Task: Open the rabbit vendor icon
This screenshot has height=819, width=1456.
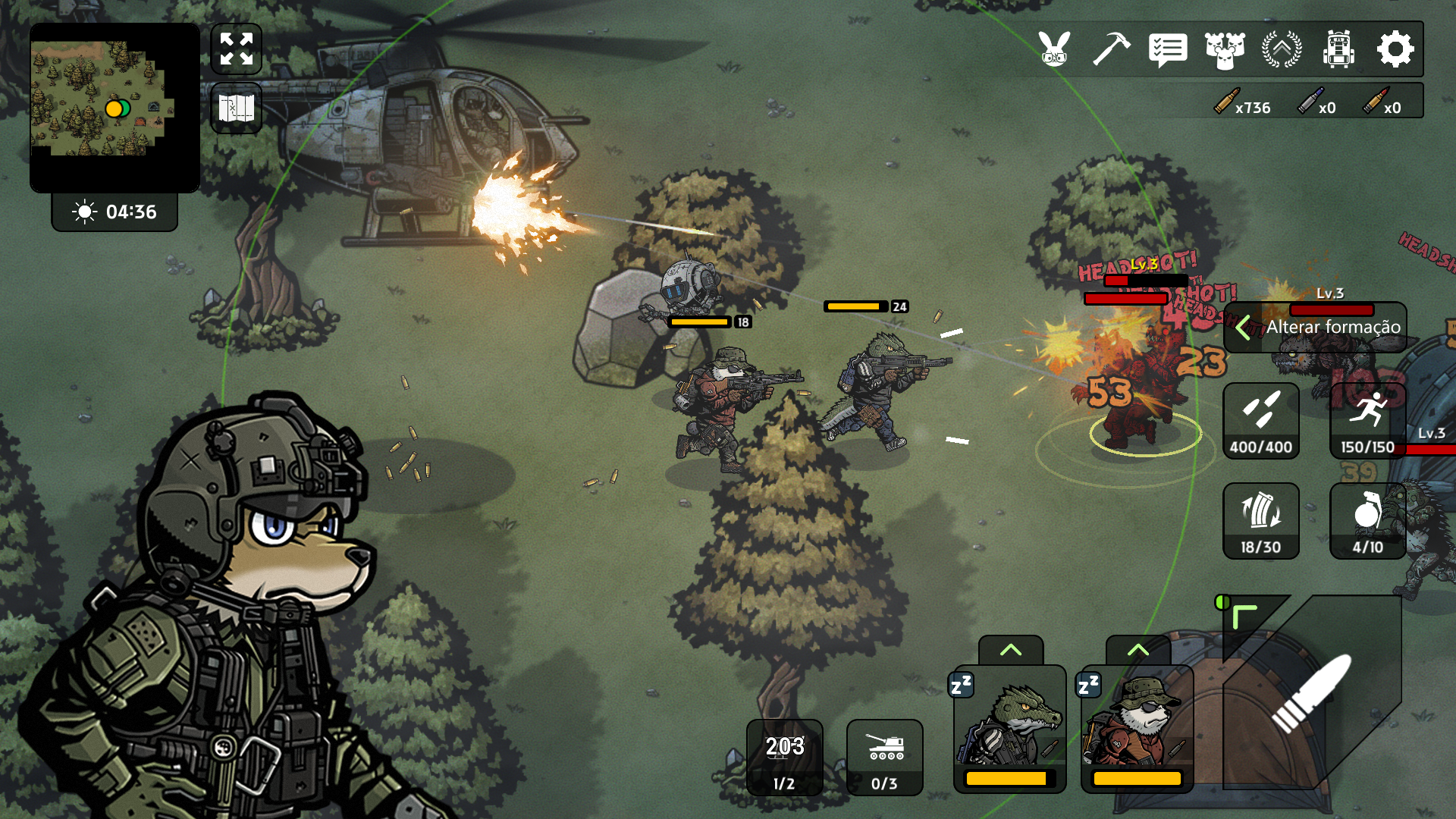Action: 1053,50
